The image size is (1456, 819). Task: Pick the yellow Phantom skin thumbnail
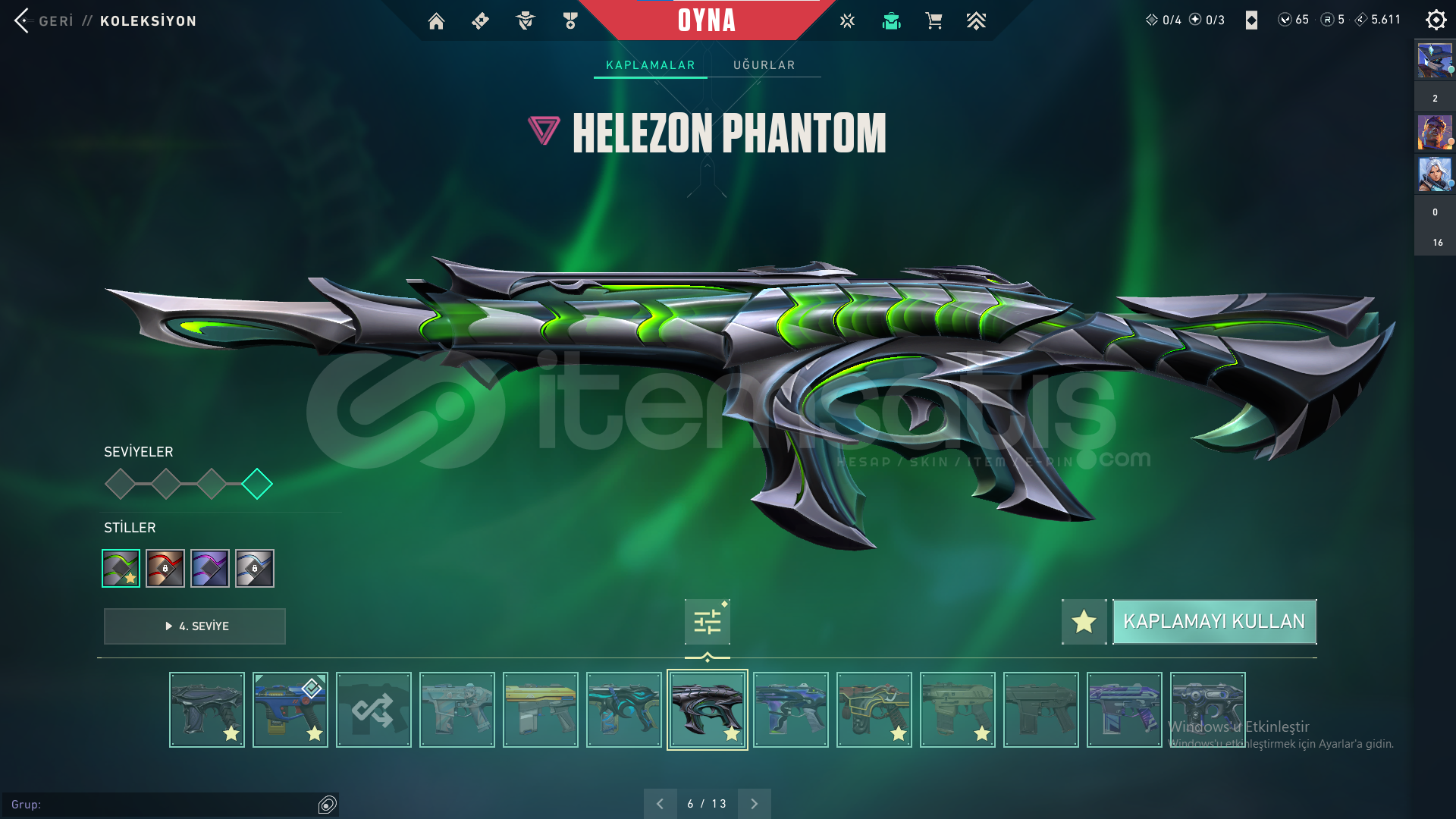(x=541, y=710)
